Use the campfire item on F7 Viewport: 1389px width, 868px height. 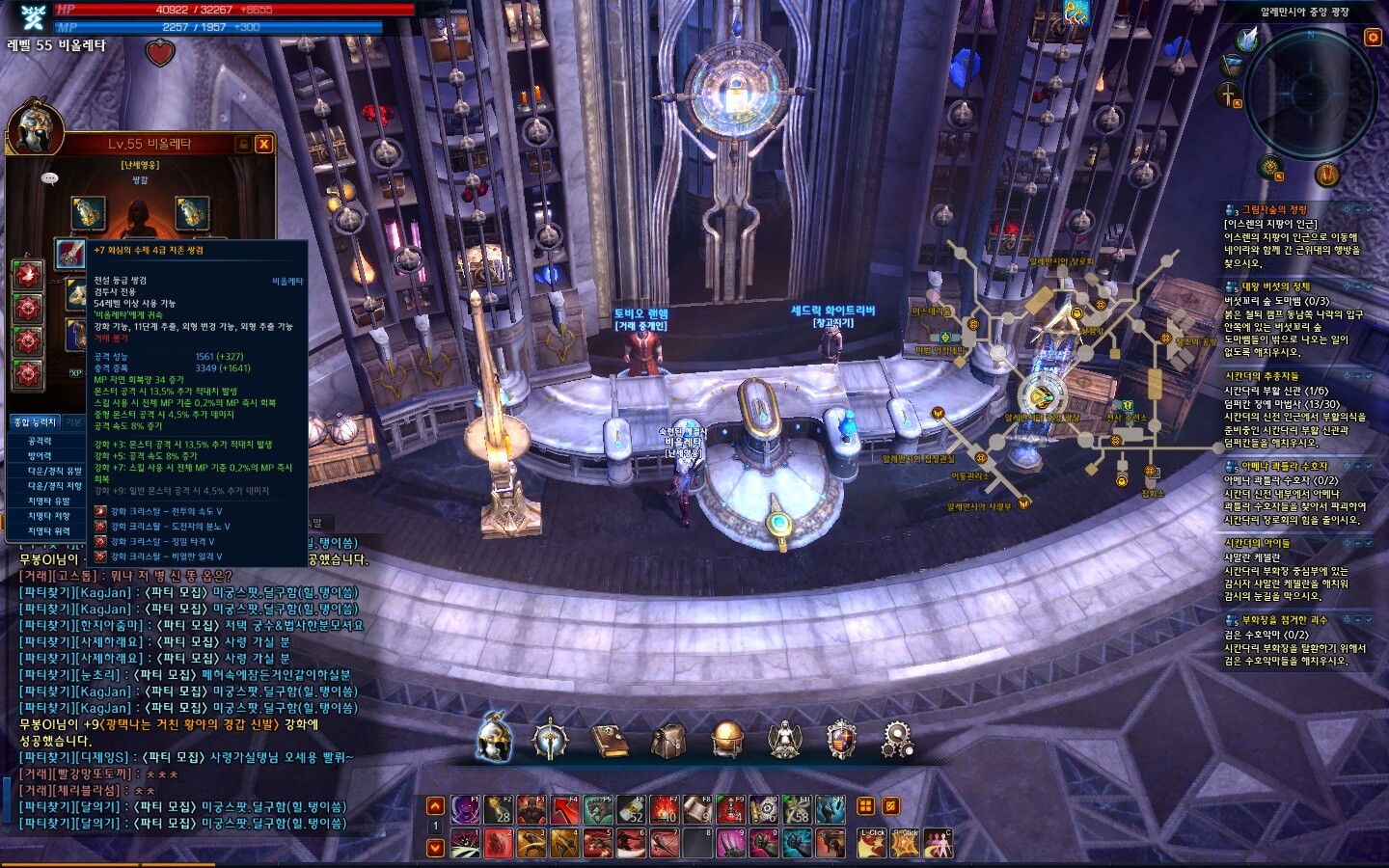(x=666, y=810)
